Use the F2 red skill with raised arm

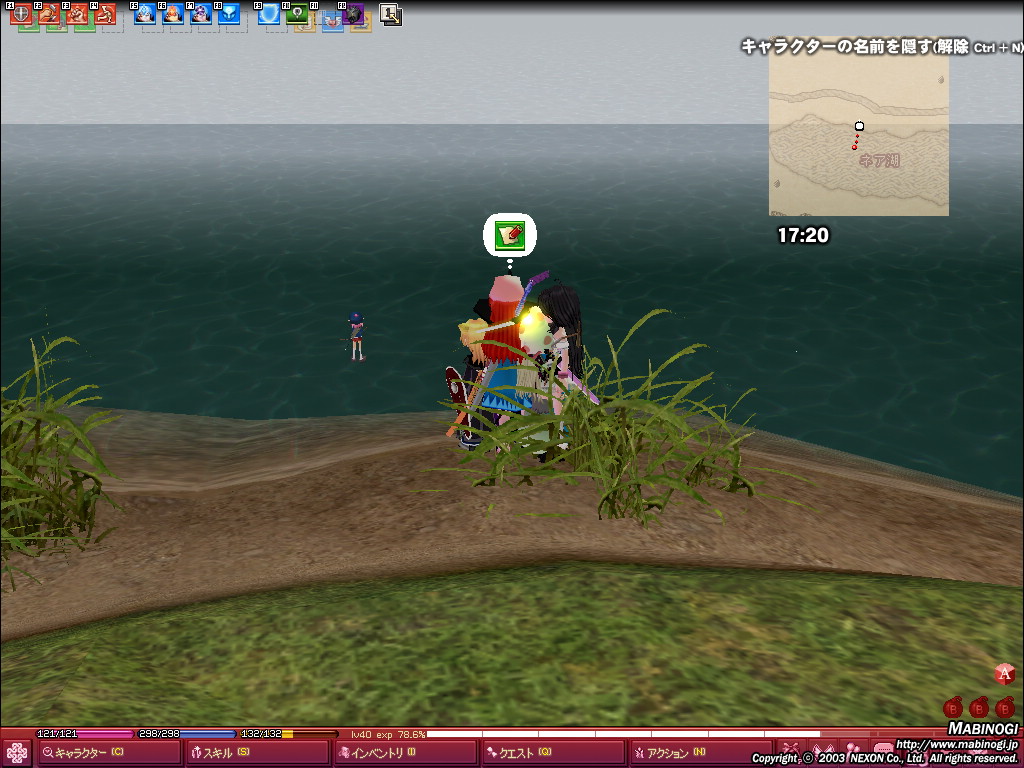click(49, 14)
